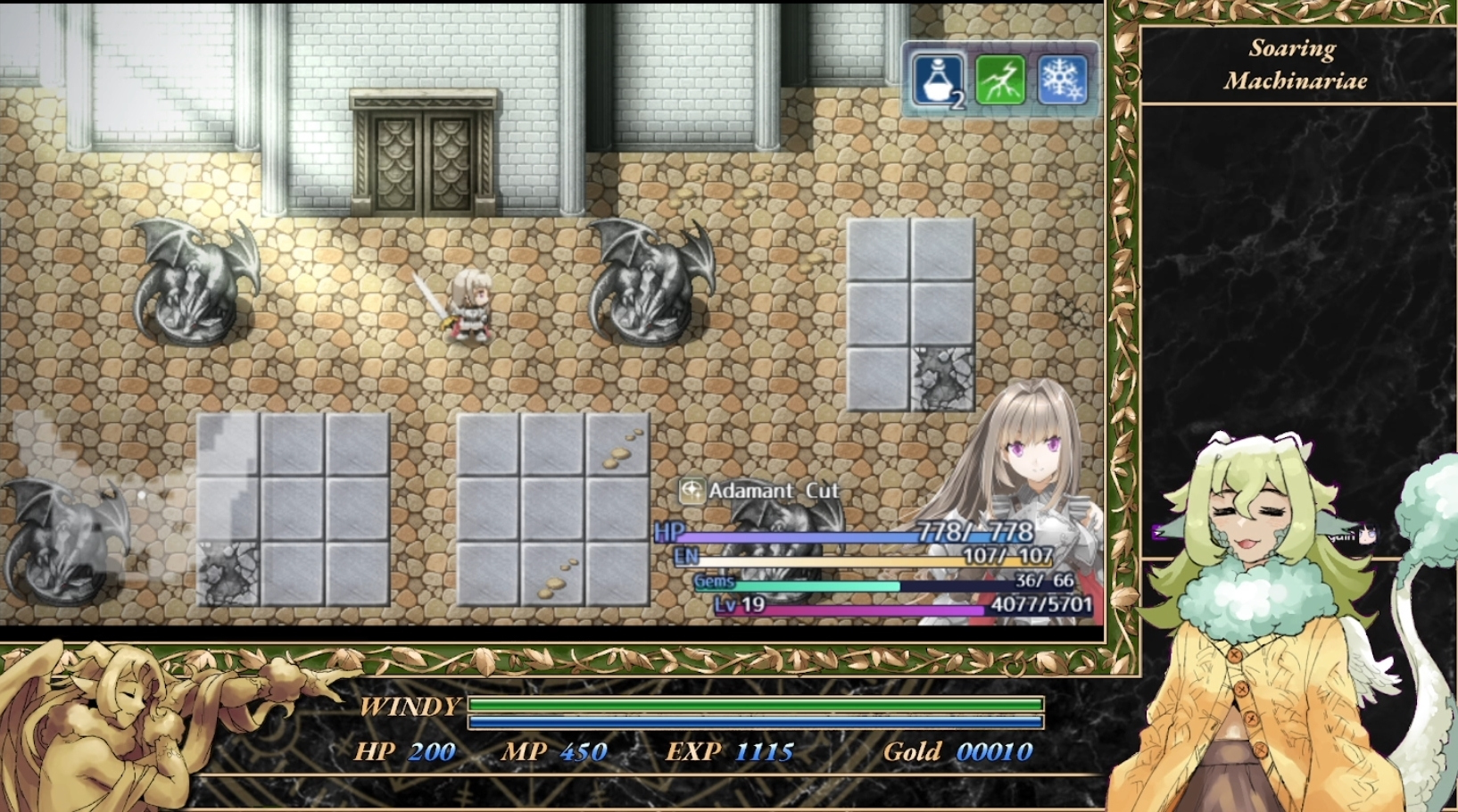This screenshot has width=1458, height=812.
Task: Use the potion item icon
Action: [x=937, y=80]
